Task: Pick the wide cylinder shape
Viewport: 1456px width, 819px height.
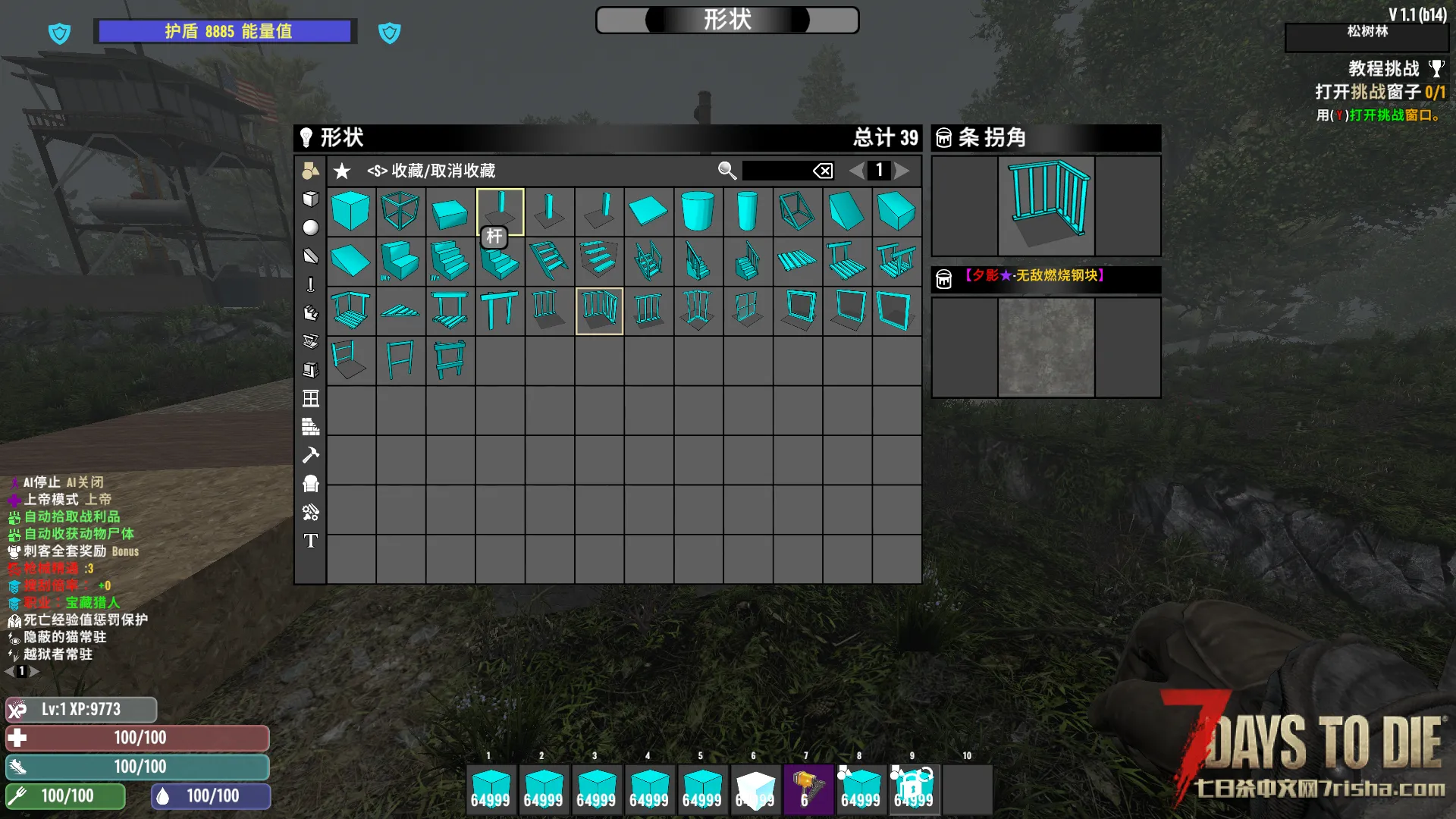Action: pos(698,211)
